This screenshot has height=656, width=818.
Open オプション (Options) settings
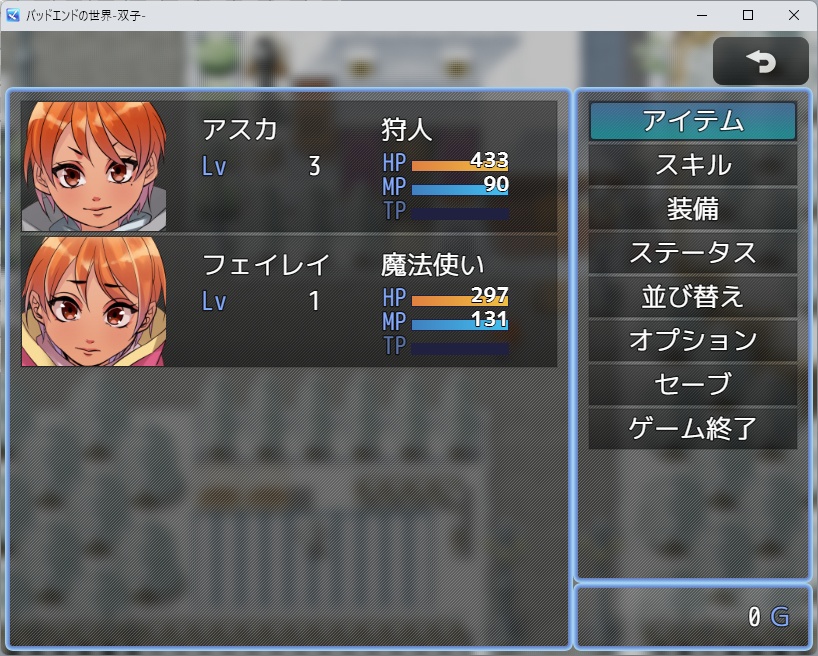click(x=692, y=341)
